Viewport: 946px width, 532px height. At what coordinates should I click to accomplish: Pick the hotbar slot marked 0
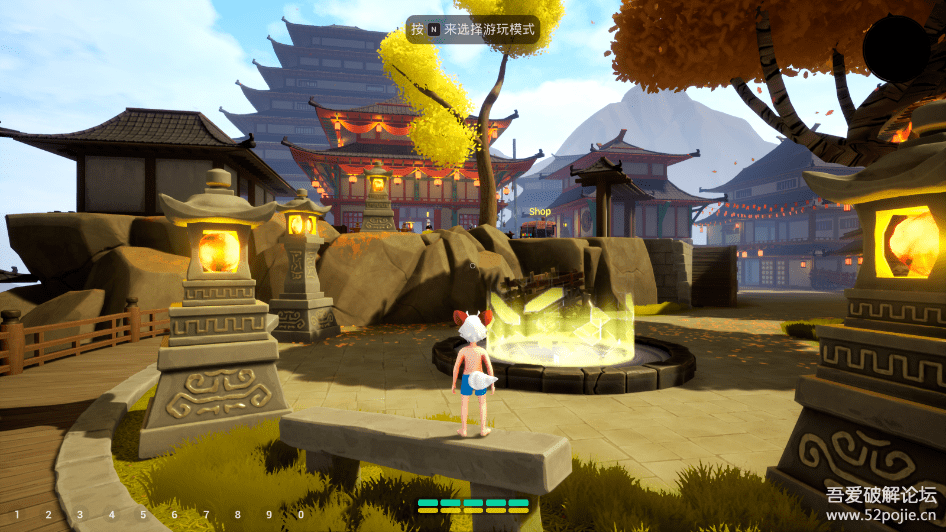[x=300, y=515]
